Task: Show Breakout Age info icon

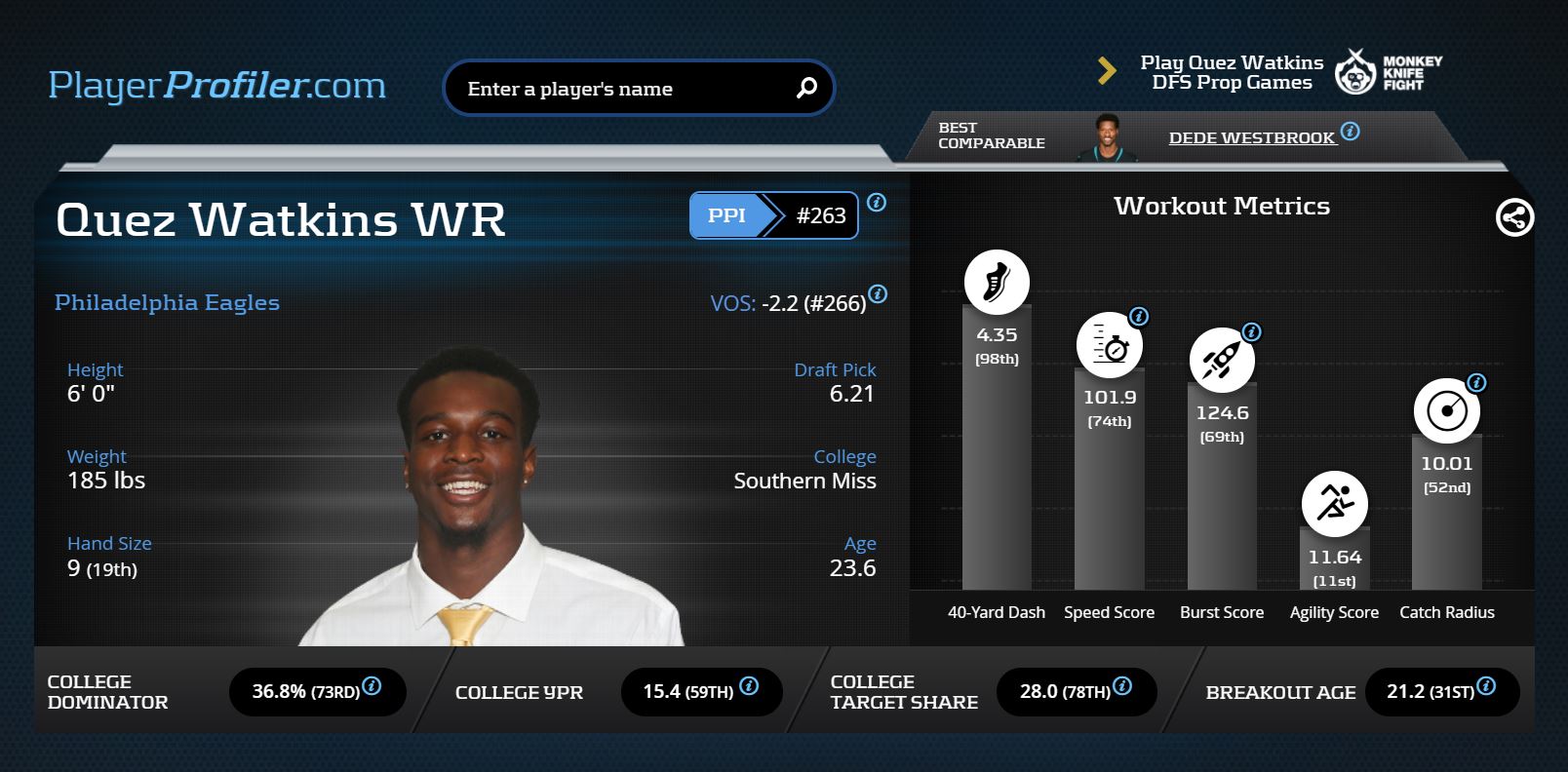Action: [x=1486, y=686]
